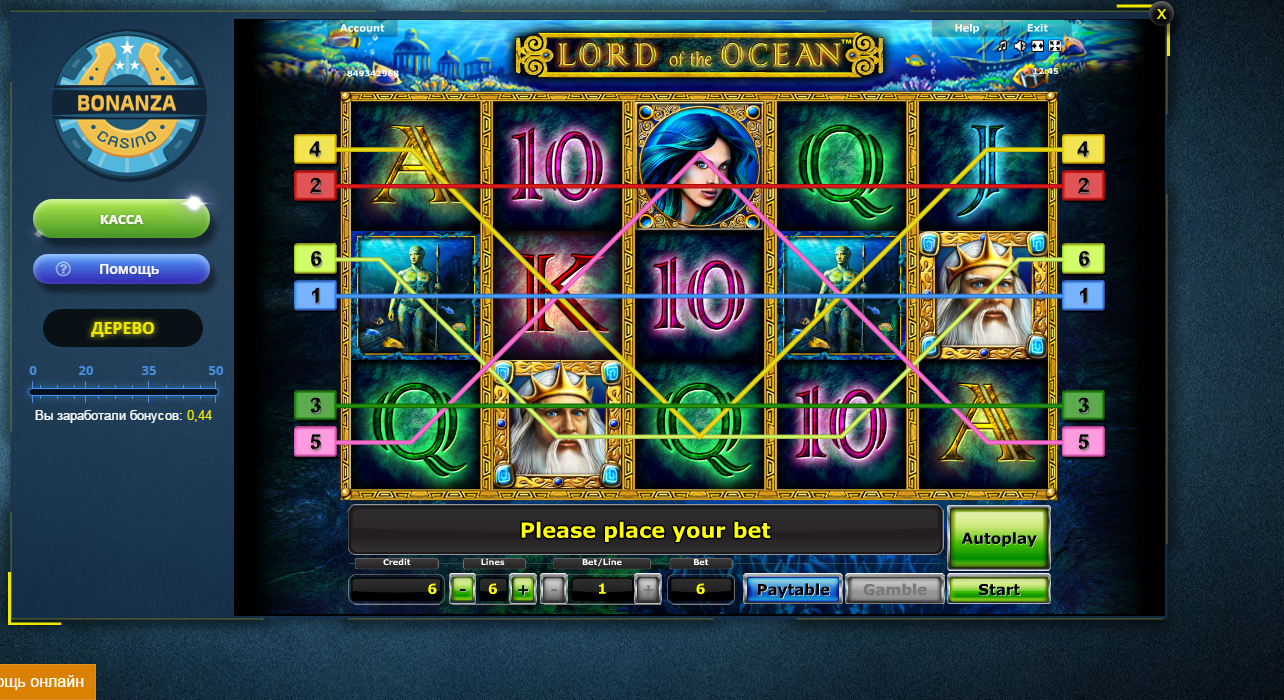Toggle the music note icon
The image size is (1284, 700).
[x=1002, y=46]
